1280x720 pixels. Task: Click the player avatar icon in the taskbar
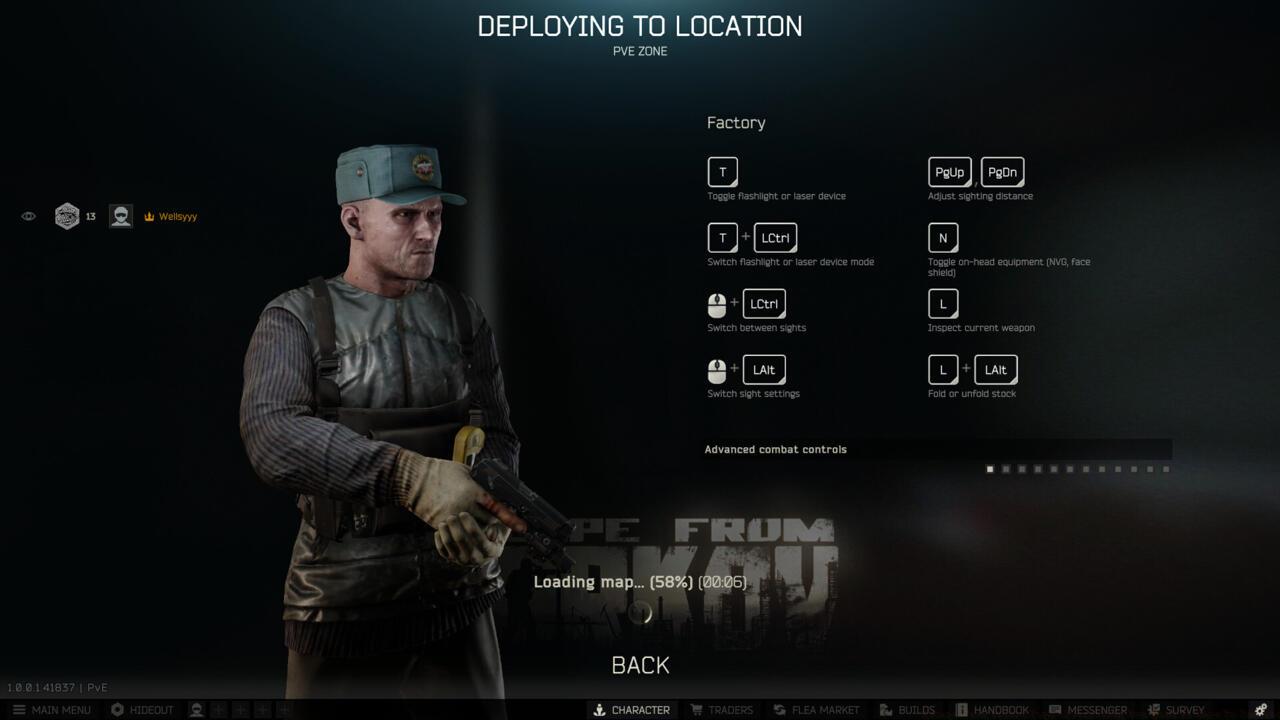pyautogui.click(x=194, y=709)
